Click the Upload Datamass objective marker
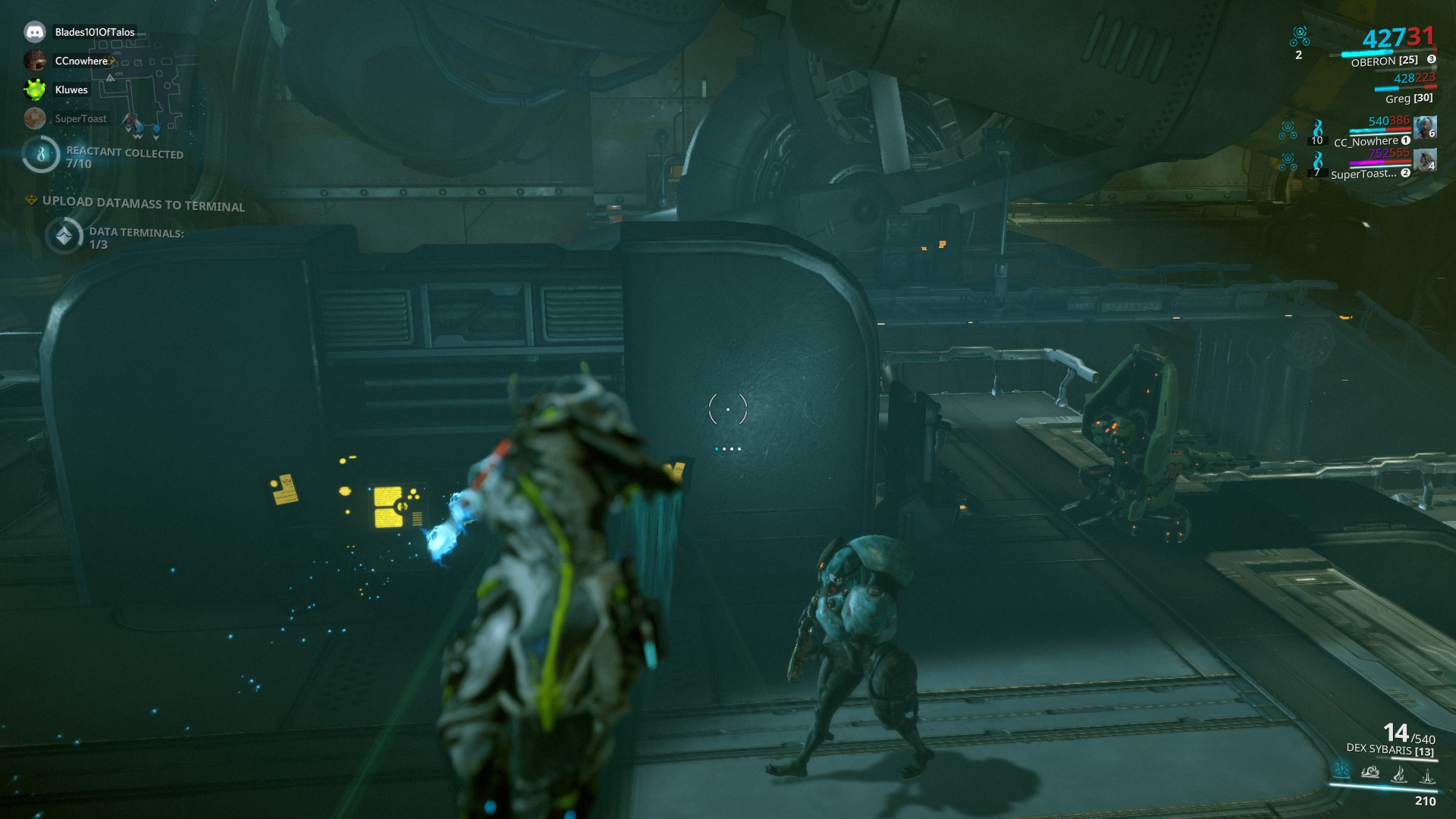This screenshot has height=819, width=1456. (x=31, y=200)
